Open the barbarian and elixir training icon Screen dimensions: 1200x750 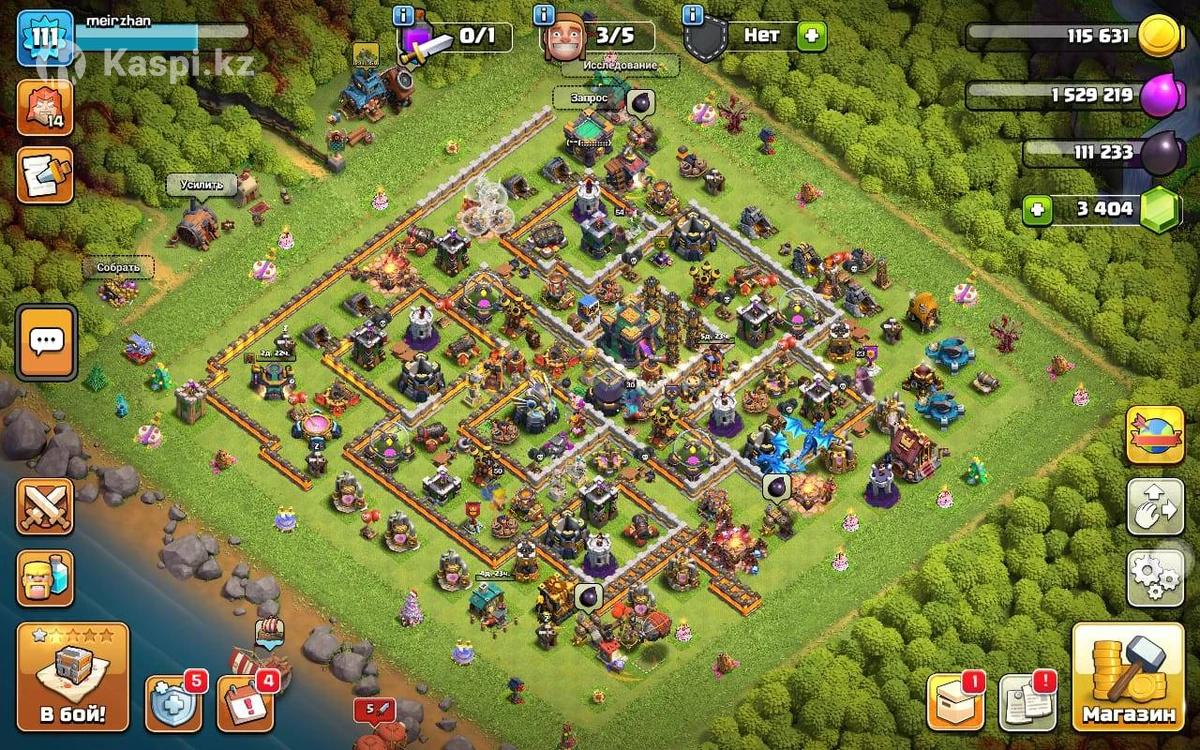point(45,577)
